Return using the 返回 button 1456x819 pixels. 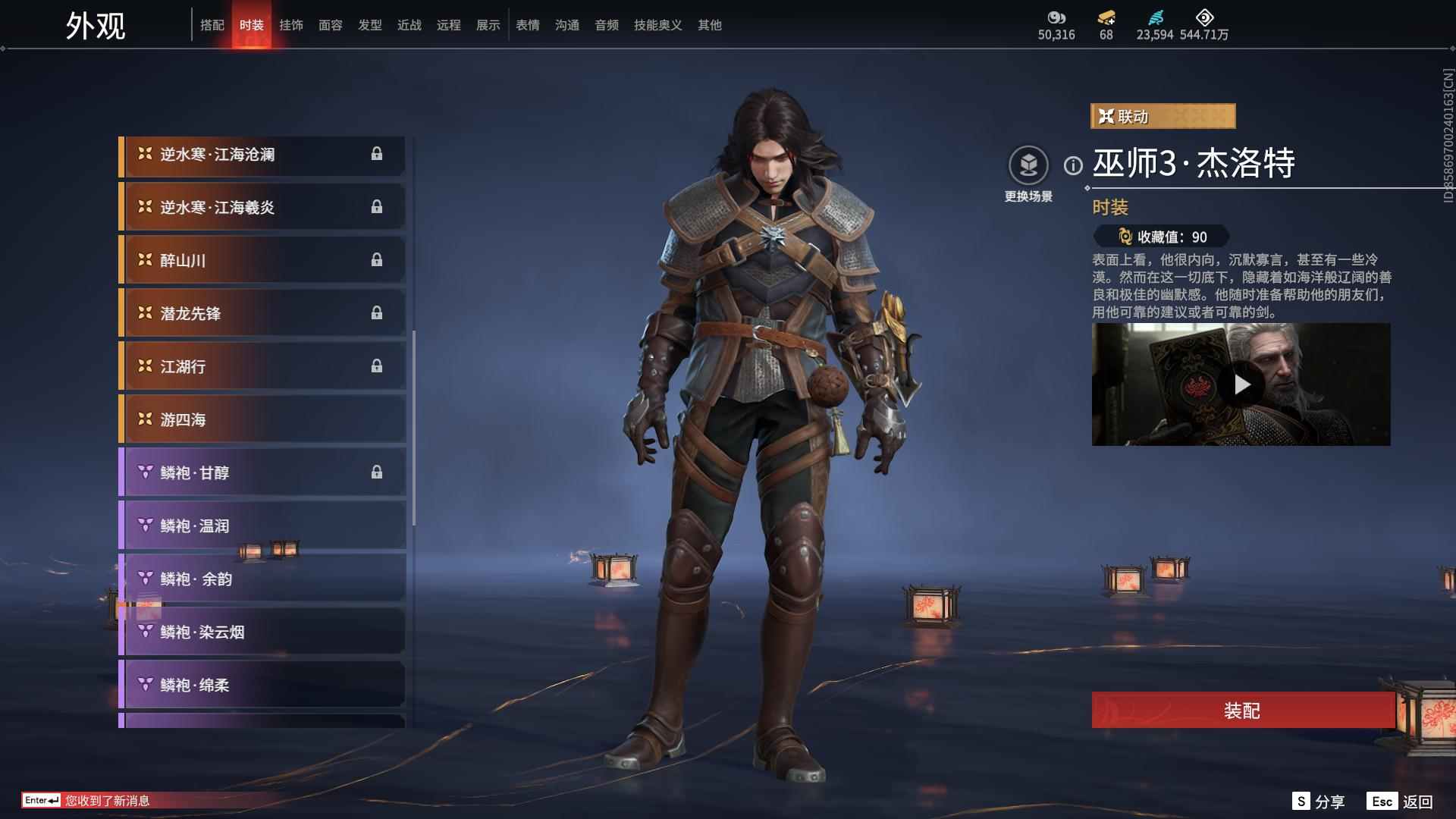tap(1401, 802)
